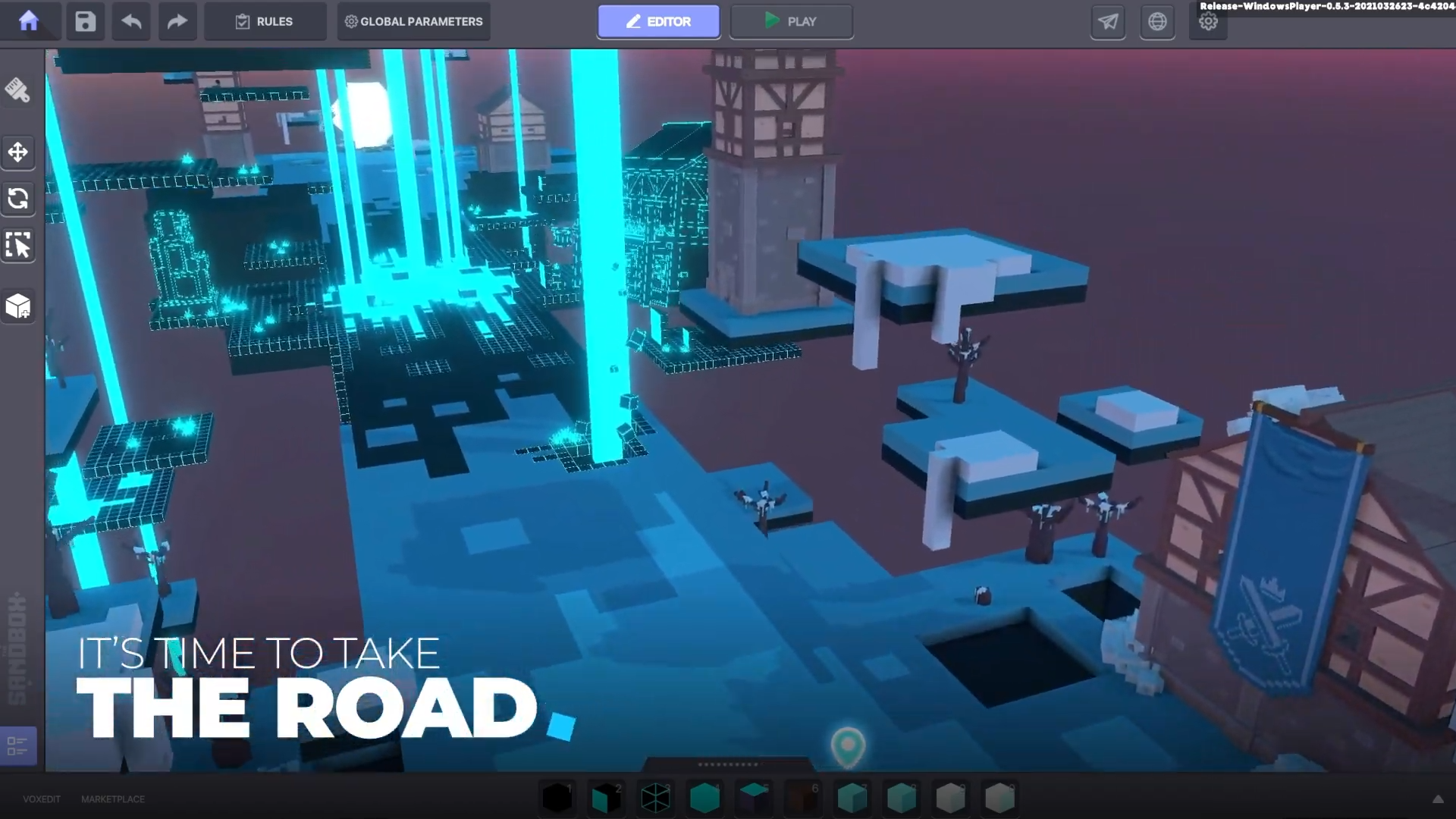Save the current experience
Viewport: 1456px width, 819px height.
pos(85,21)
